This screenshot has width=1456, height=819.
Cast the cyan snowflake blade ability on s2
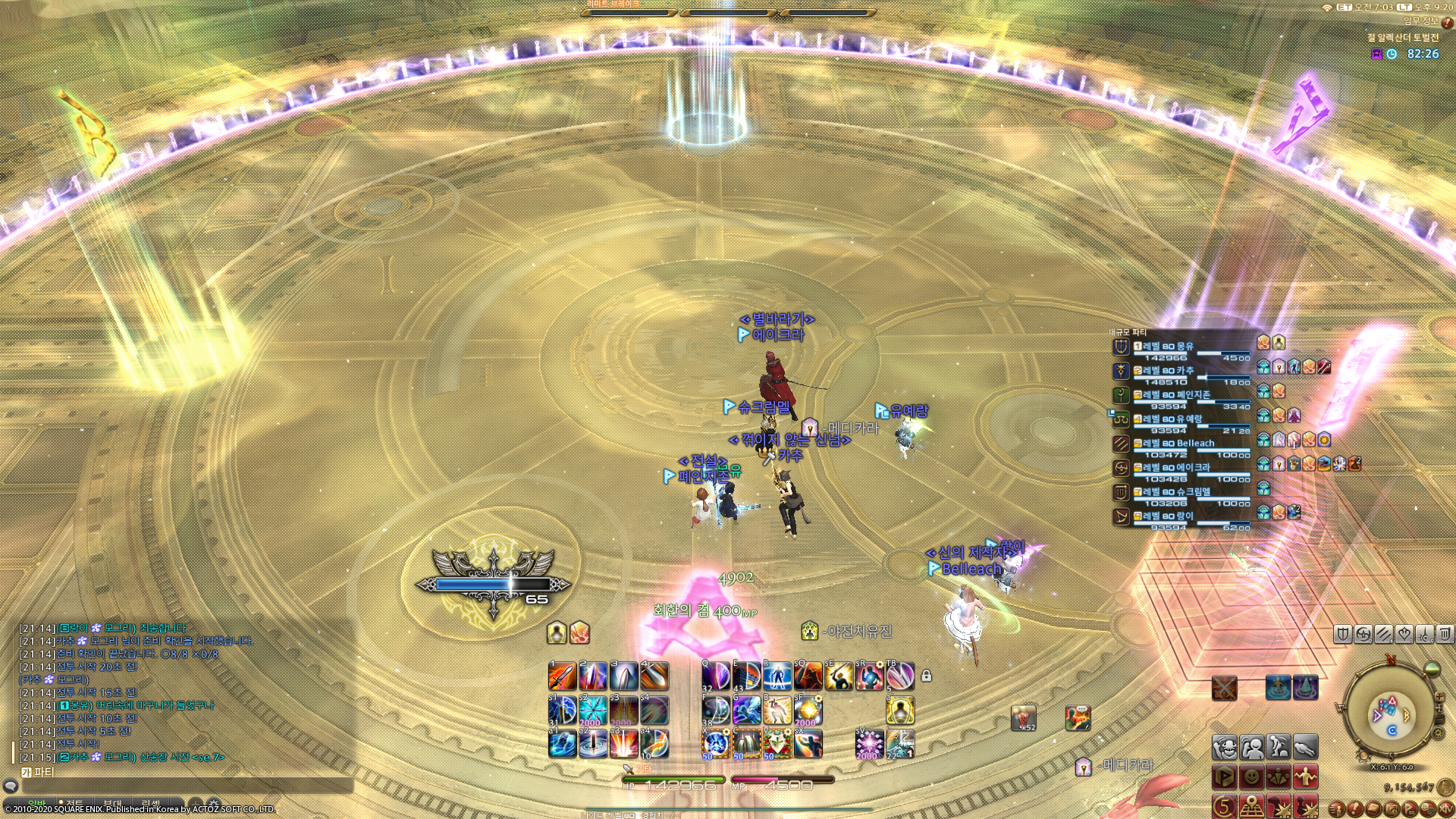[x=593, y=711]
